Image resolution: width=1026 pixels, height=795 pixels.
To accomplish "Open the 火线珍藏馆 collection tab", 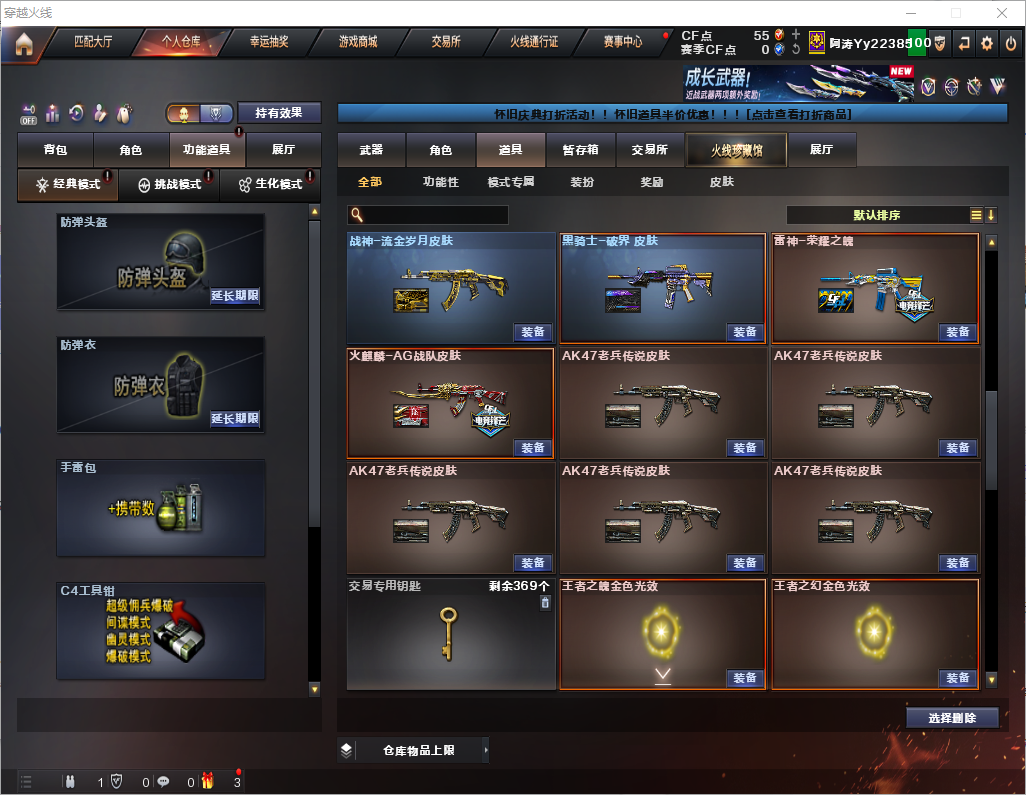I will (735, 150).
